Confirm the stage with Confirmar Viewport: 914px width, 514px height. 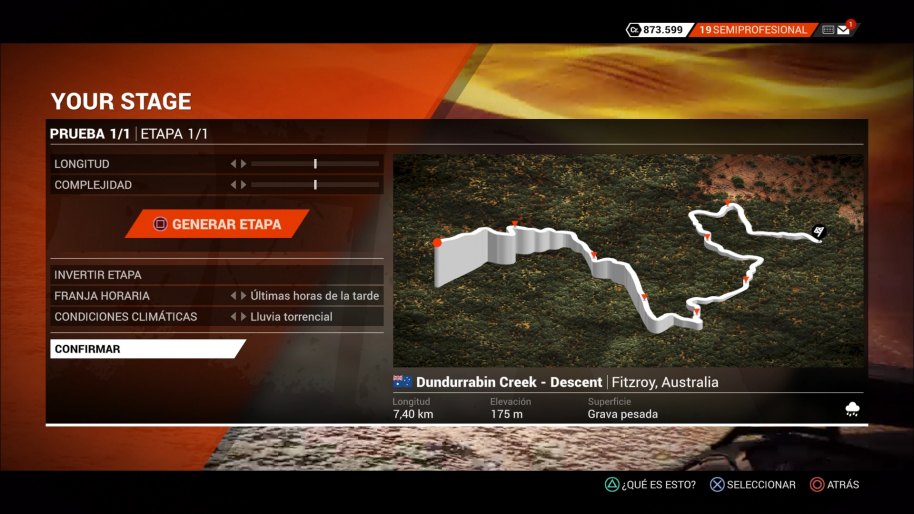click(146, 349)
